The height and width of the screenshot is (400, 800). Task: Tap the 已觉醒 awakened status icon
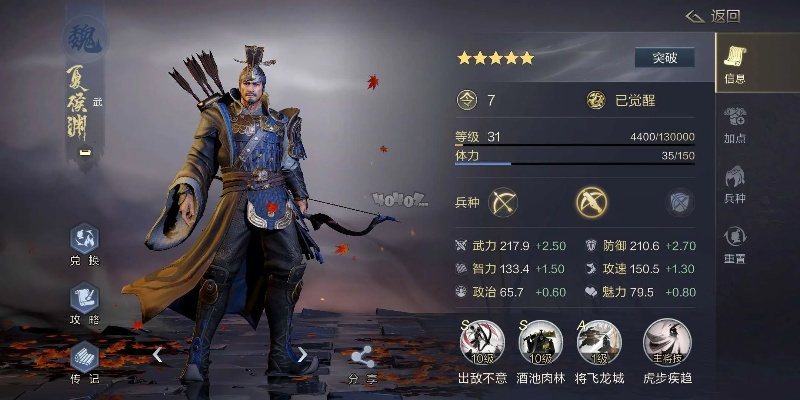point(596,100)
